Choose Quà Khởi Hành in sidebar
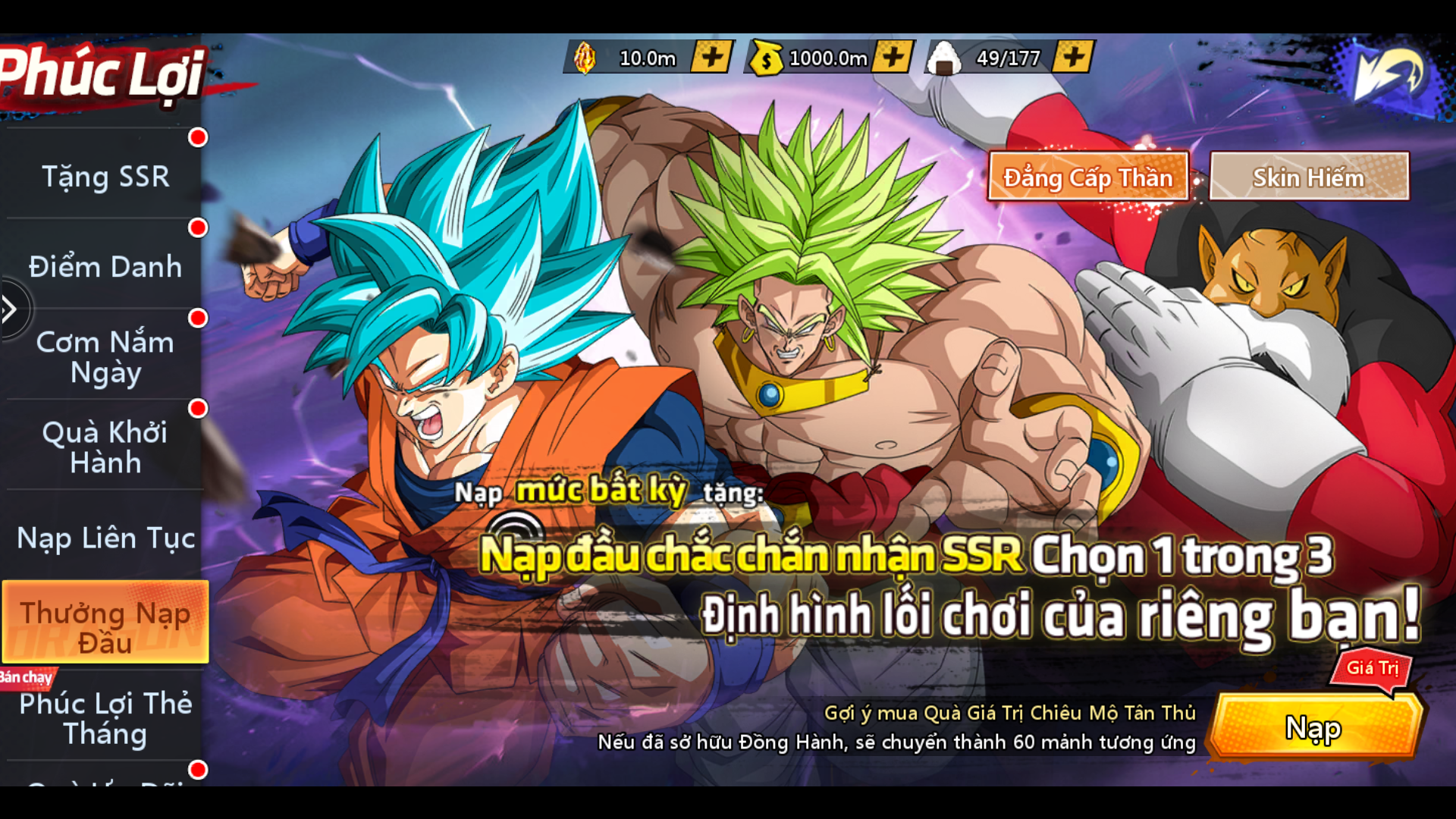 tap(105, 447)
